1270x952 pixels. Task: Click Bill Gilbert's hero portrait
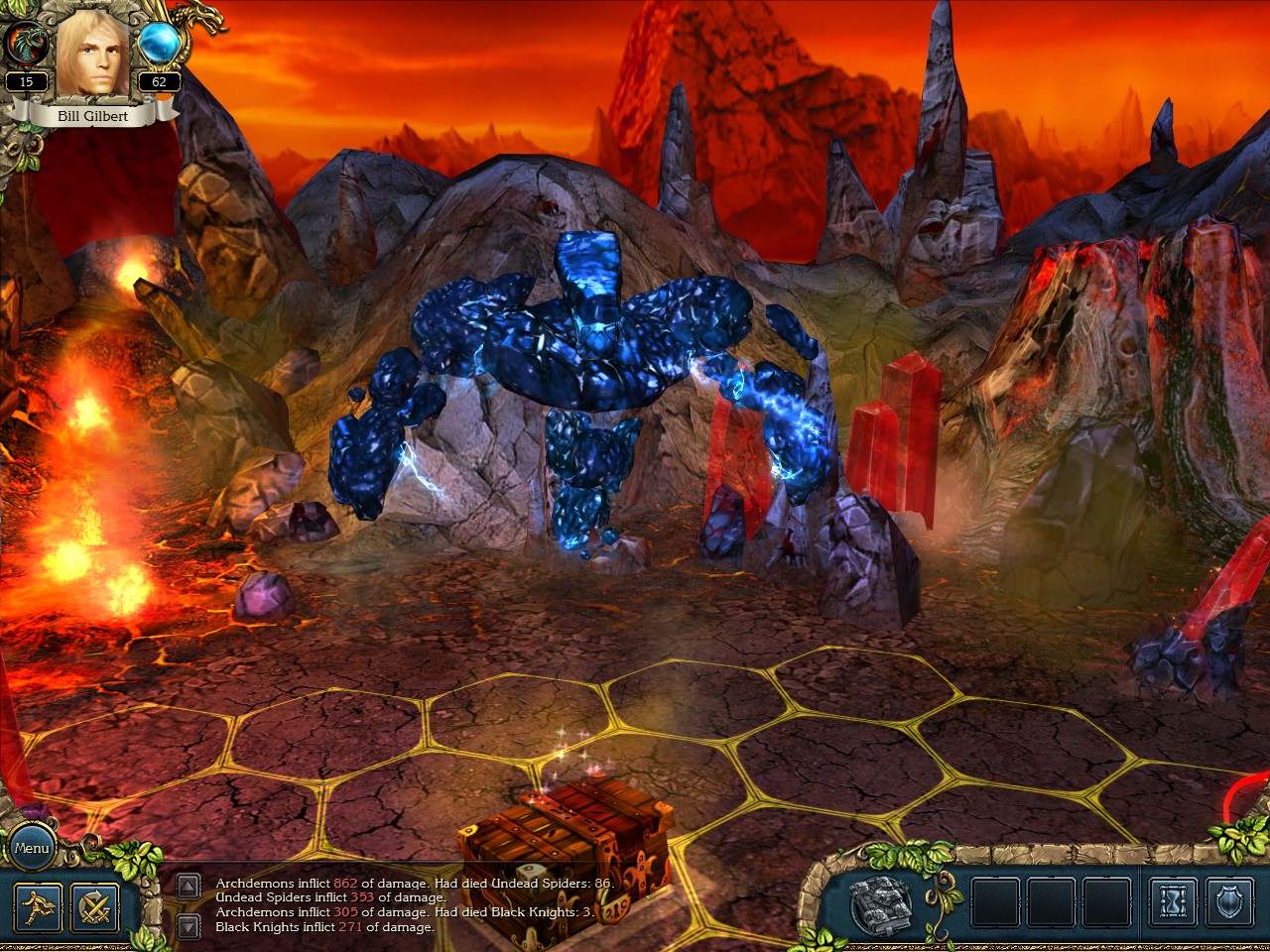point(92,55)
